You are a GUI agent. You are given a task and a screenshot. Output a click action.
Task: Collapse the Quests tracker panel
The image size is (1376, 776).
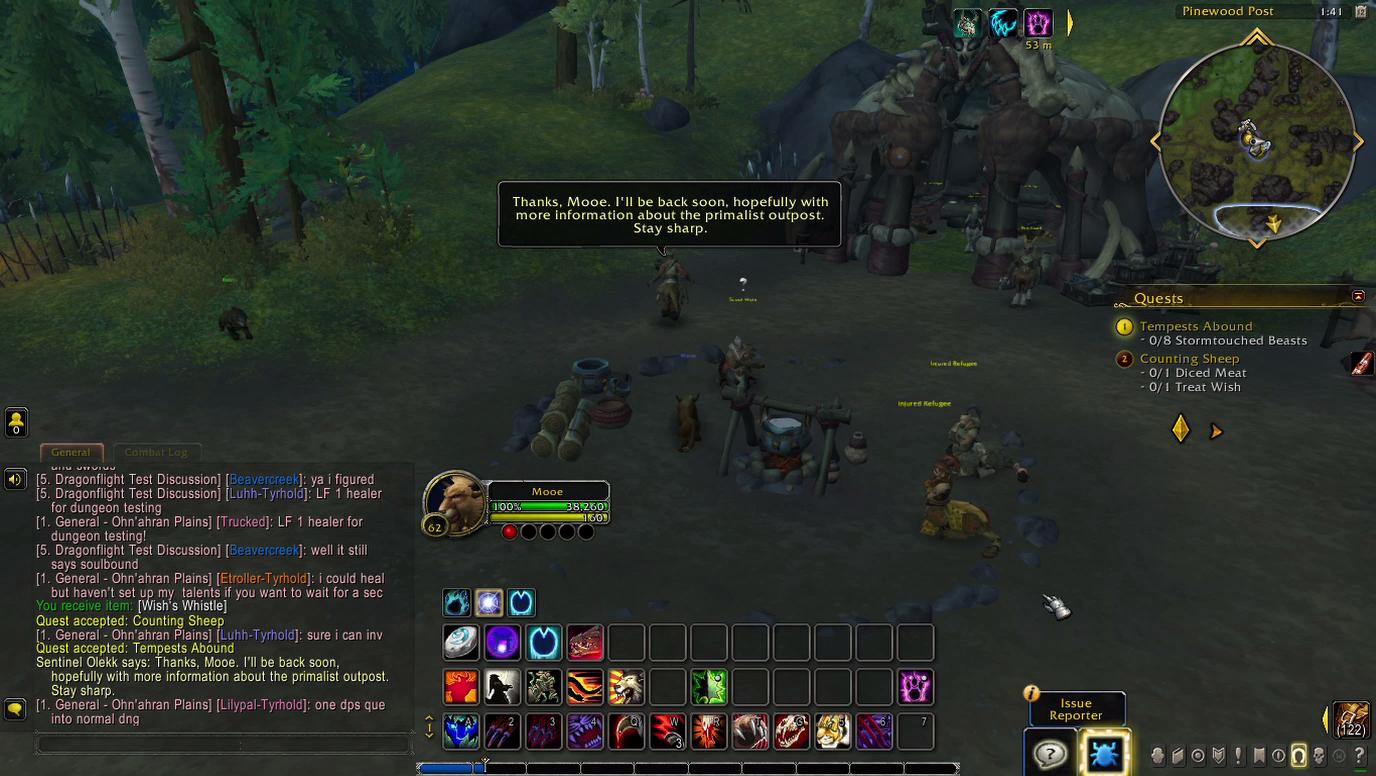pyautogui.click(x=1358, y=296)
